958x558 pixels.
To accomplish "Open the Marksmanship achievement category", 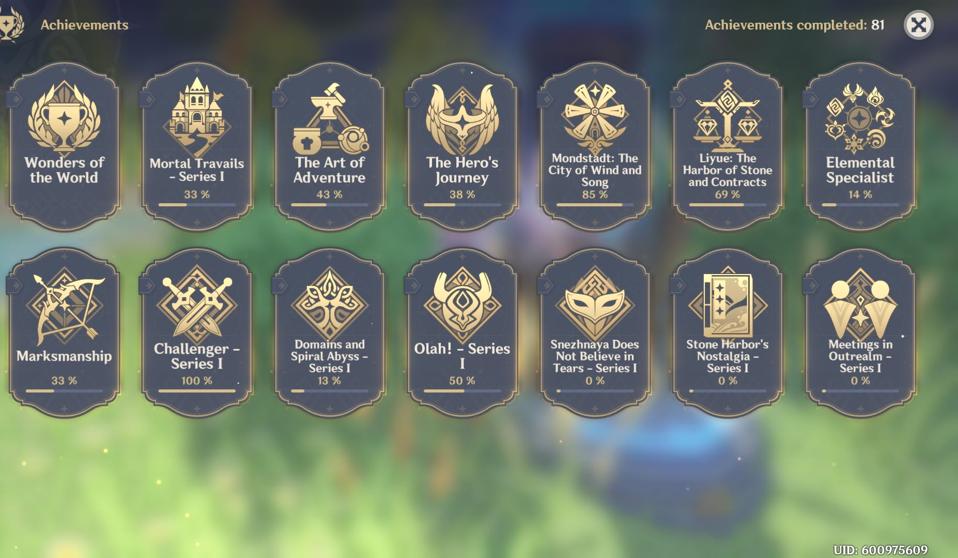I will [x=64, y=331].
